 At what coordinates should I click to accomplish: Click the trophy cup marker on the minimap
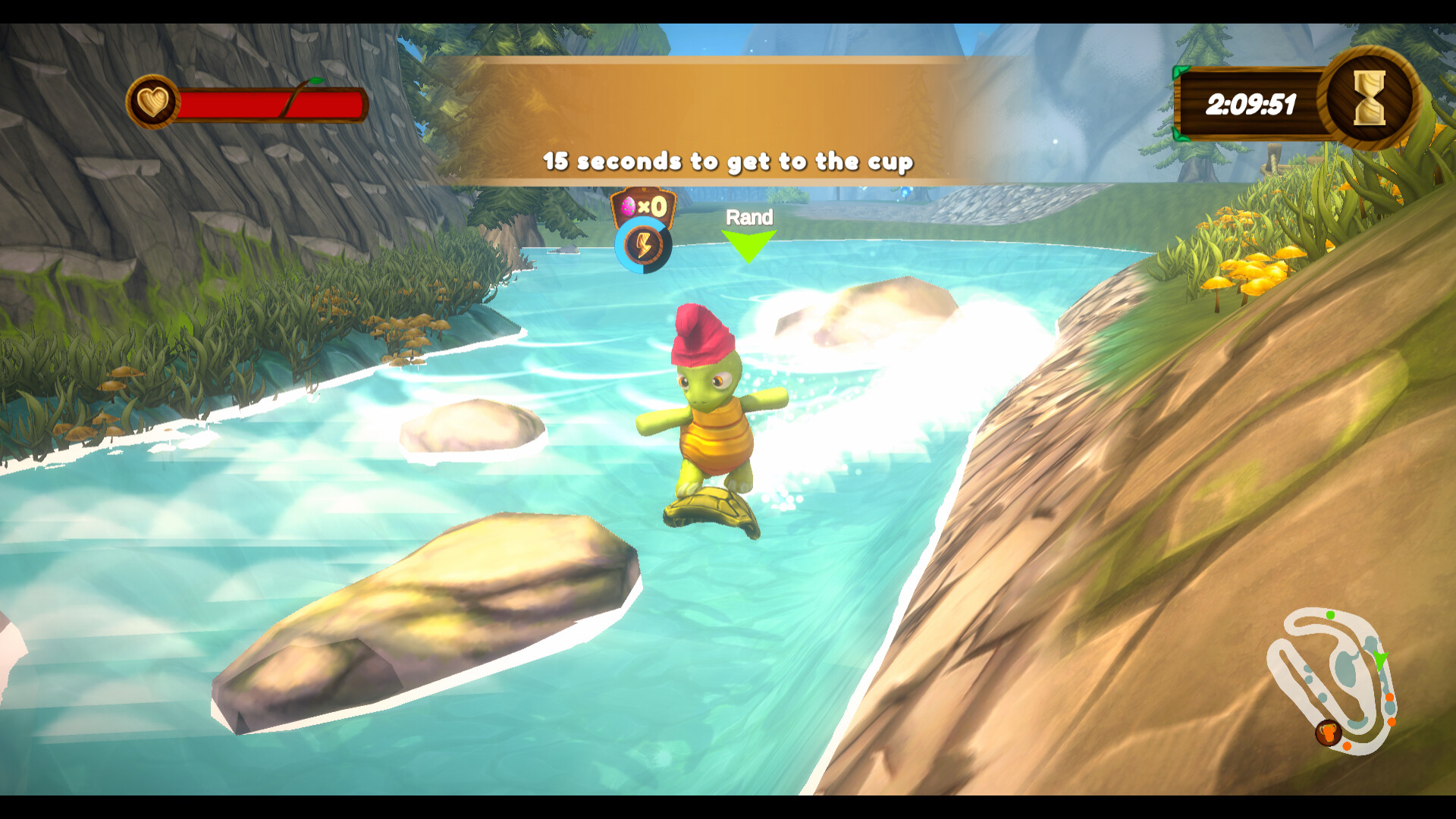click(x=1329, y=733)
